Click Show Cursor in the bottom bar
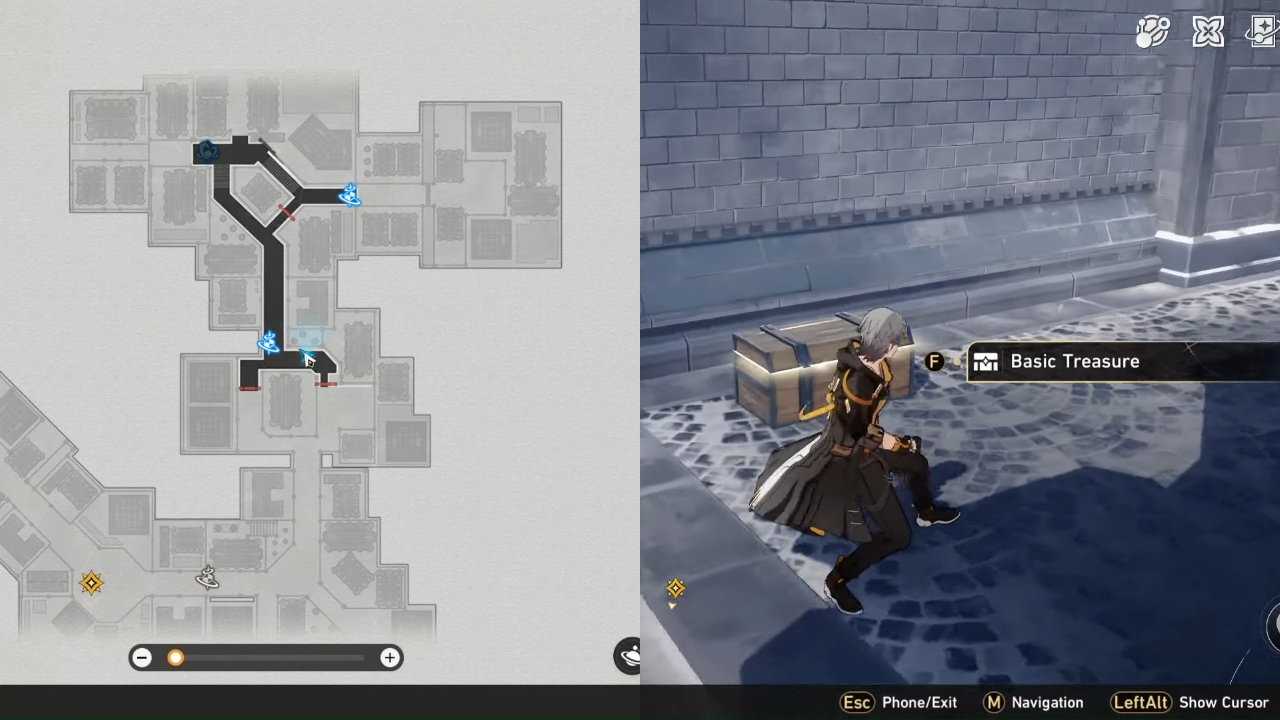This screenshot has height=720, width=1280. 1222,702
